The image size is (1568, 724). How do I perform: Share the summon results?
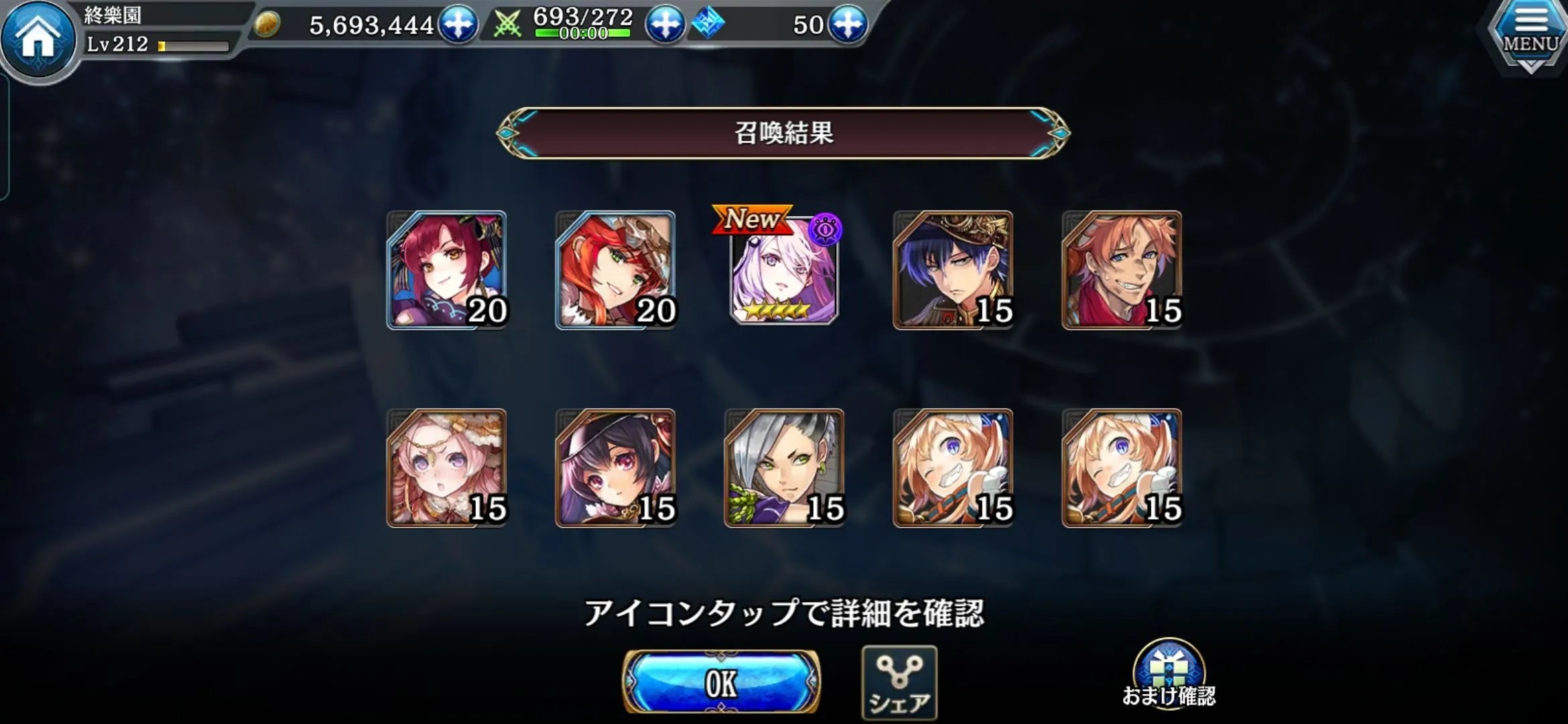click(x=899, y=682)
